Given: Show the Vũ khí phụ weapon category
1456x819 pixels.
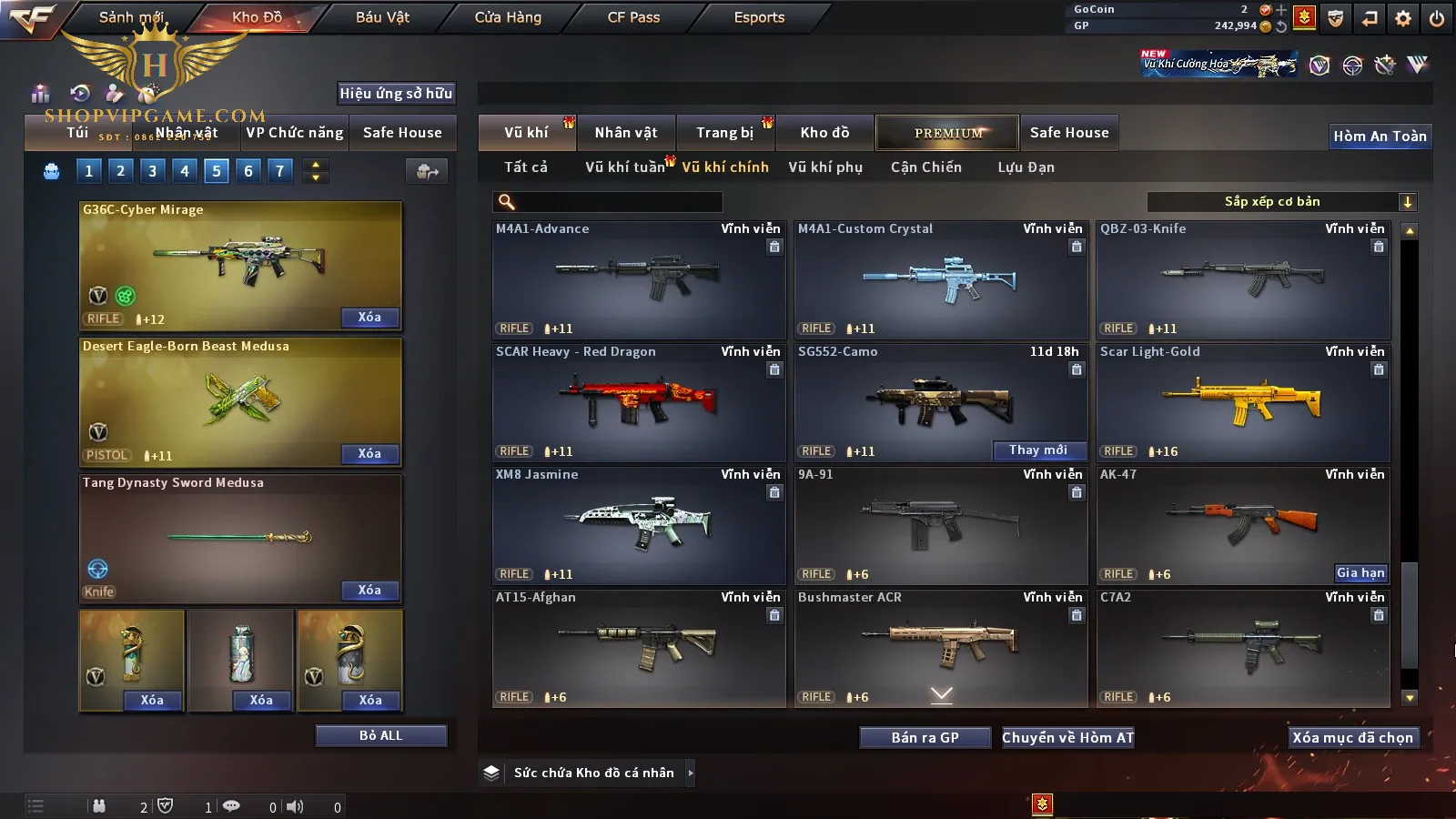Looking at the screenshot, I should [x=825, y=167].
